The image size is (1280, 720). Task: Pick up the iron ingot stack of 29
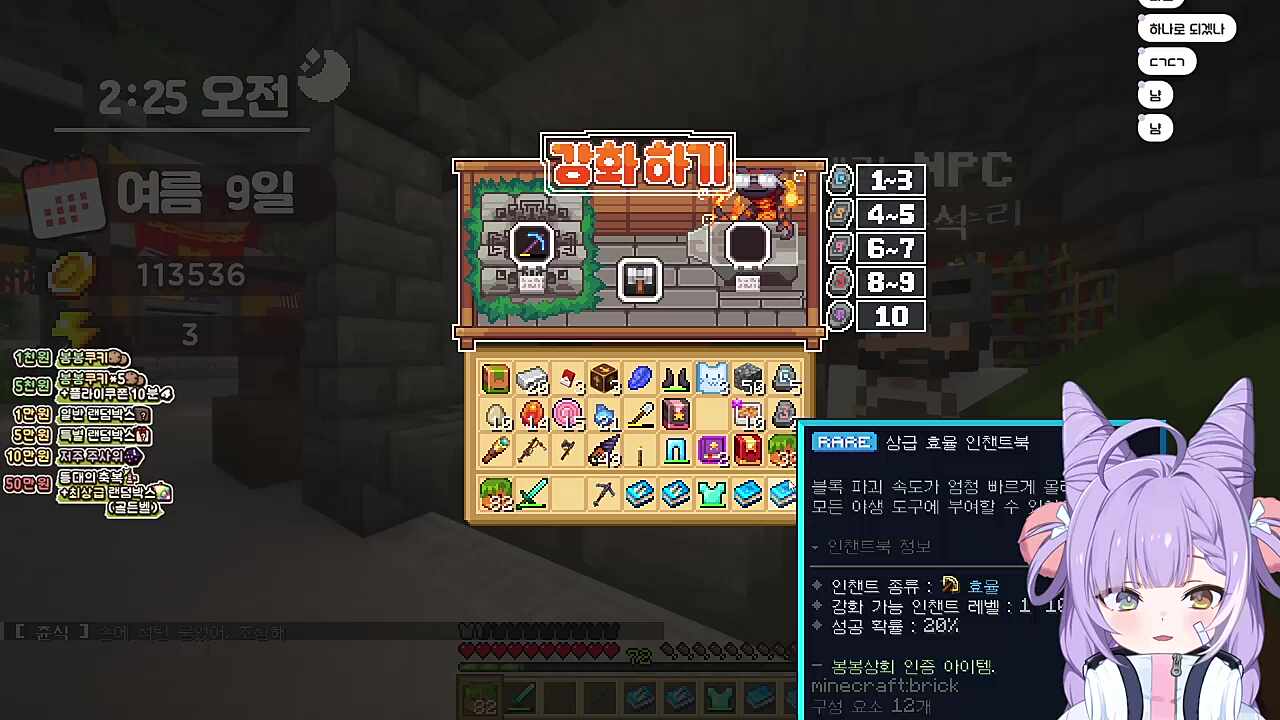[x=532, y=378]
